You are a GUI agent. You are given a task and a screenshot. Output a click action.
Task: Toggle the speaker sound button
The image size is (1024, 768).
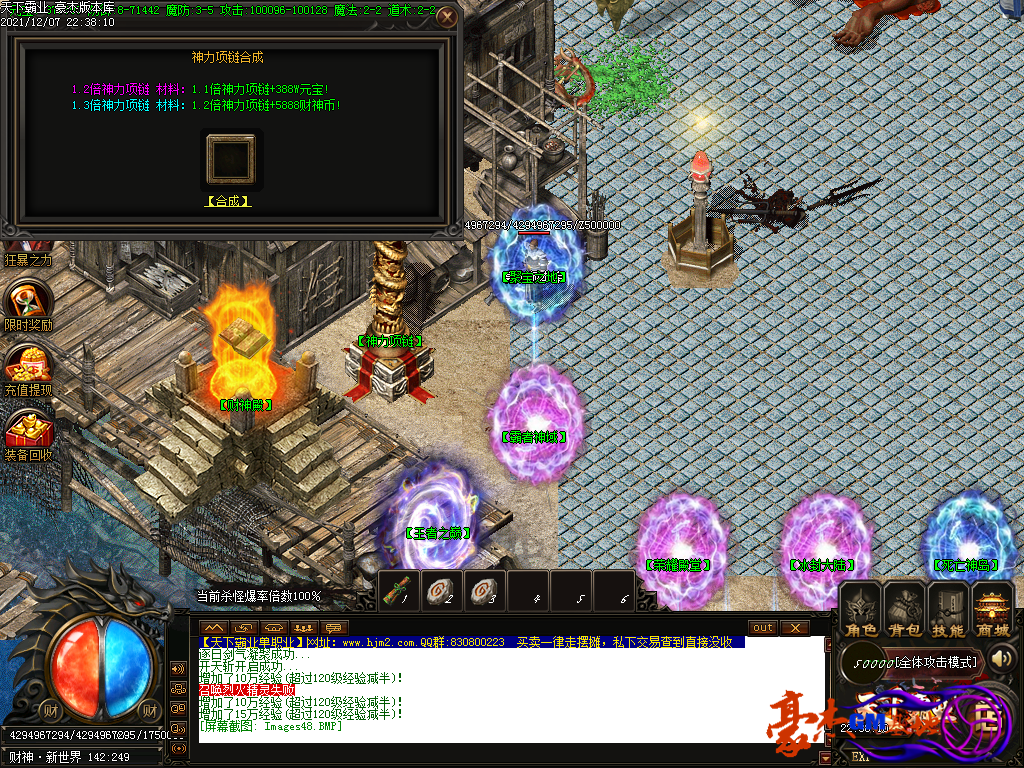1003,658
